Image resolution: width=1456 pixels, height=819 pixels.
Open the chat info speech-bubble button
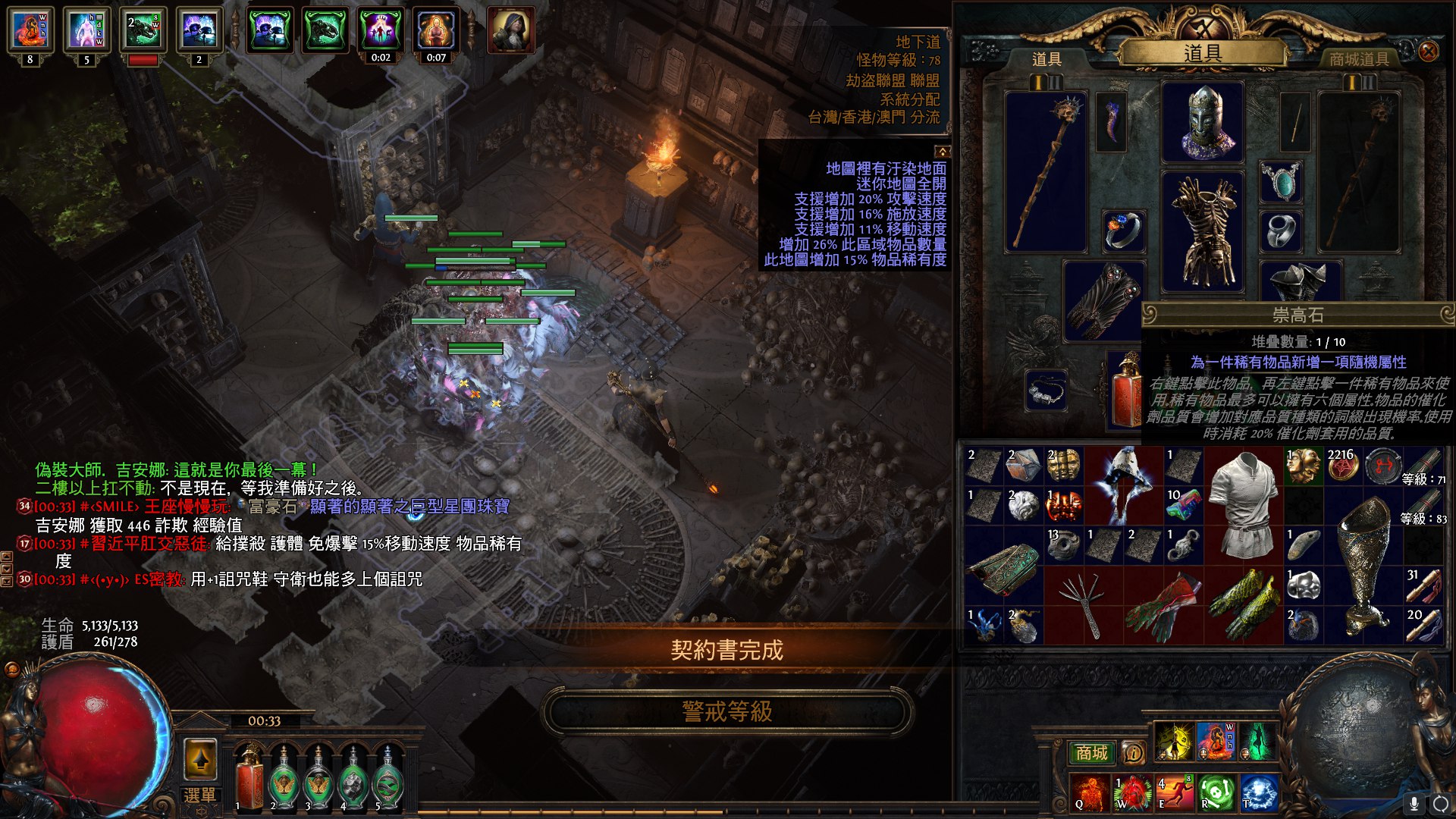[1133, 752]
